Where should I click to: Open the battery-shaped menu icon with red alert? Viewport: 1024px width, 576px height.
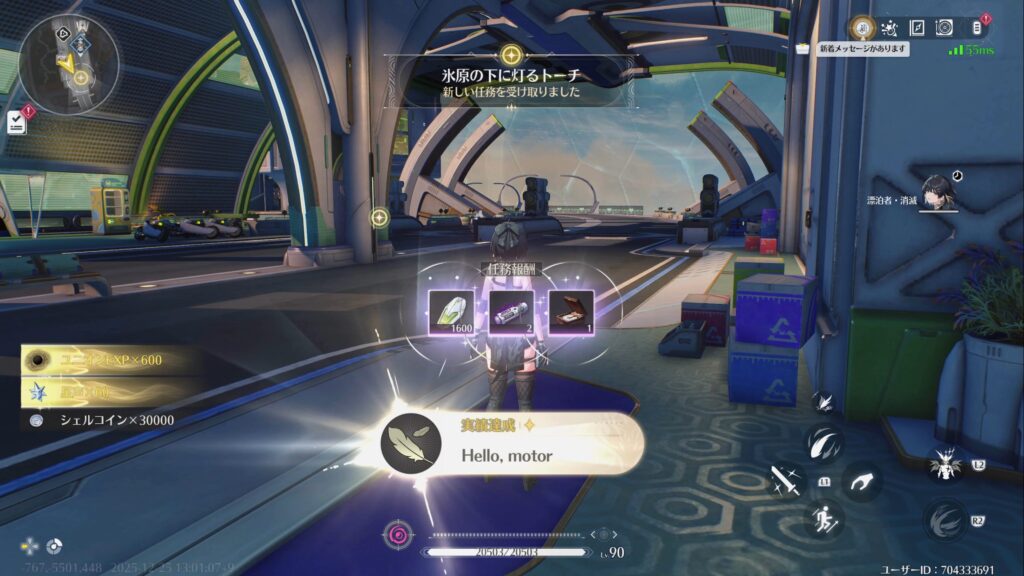(977, 28)
